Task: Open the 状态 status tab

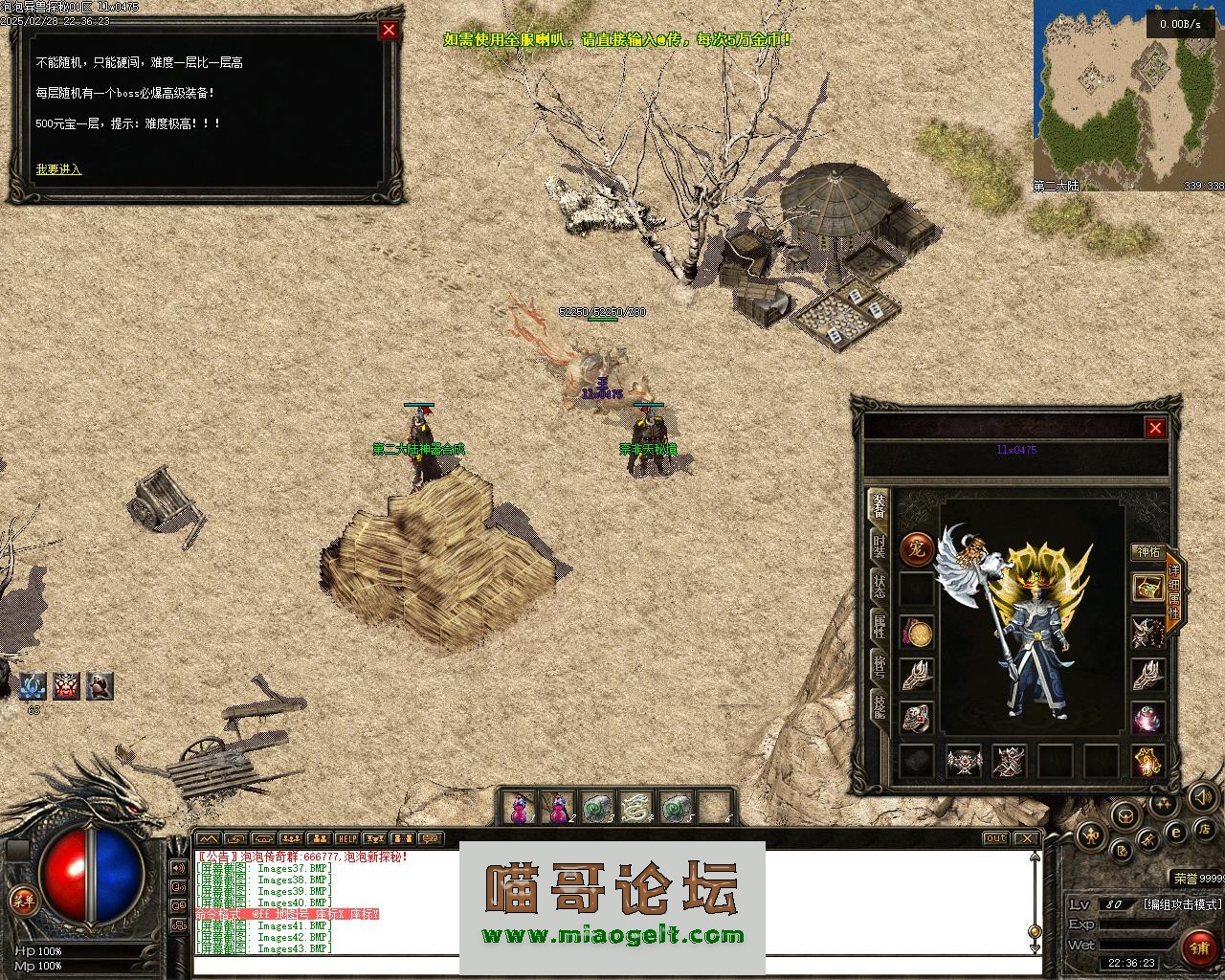Action: click(878, 586)
